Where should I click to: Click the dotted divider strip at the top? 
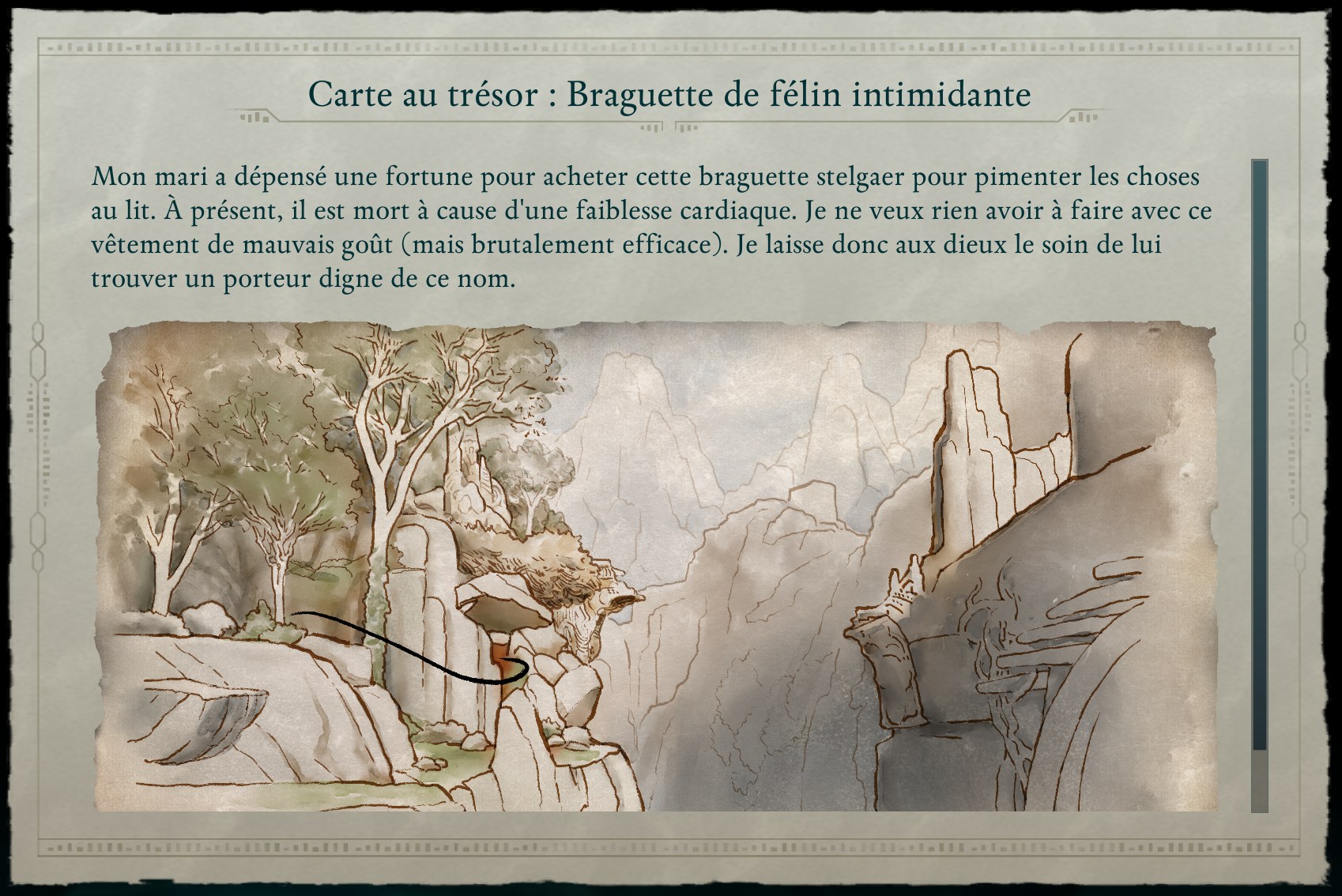[671, 49]
